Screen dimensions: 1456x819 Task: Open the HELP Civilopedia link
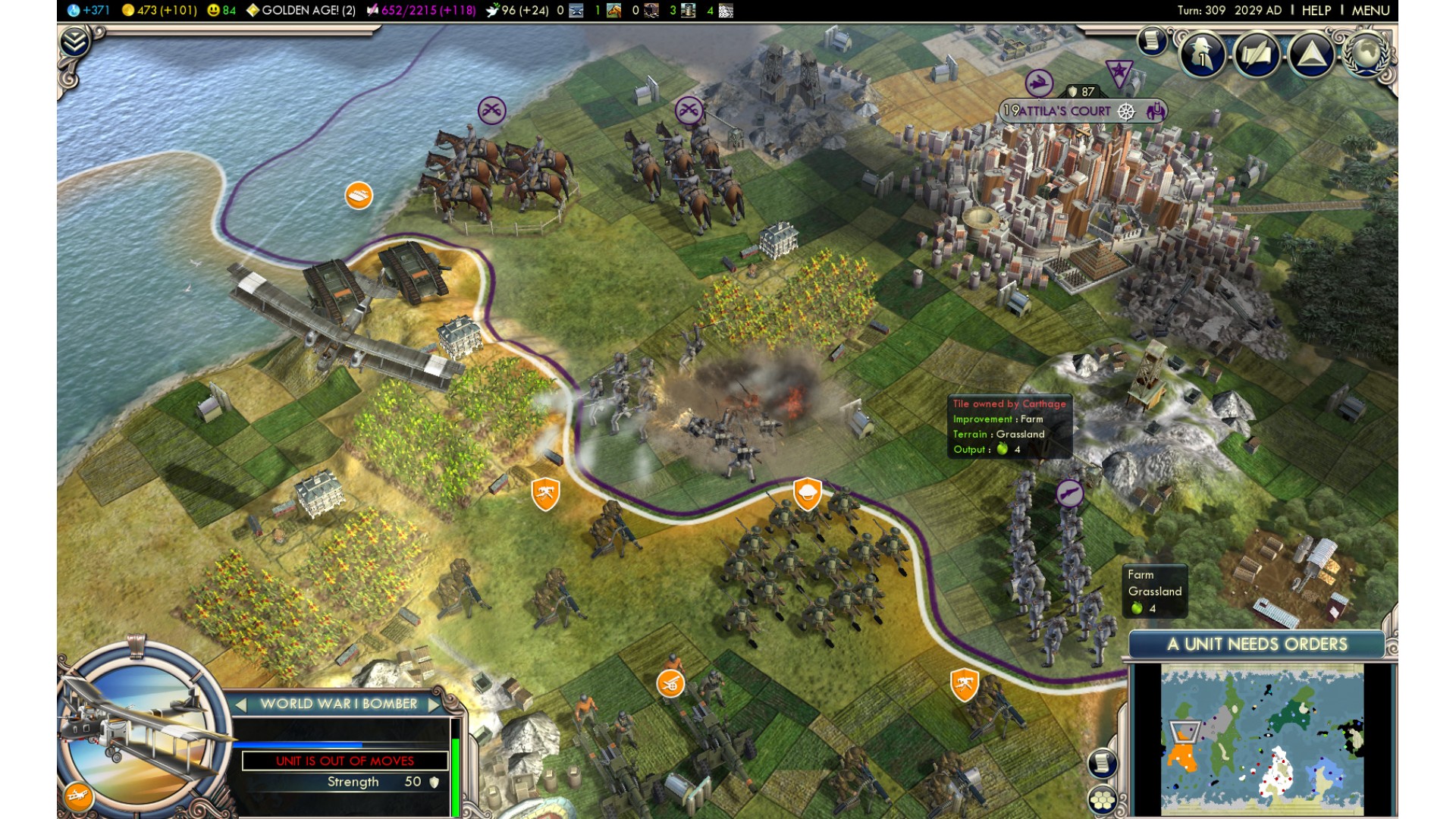(1316, 11)
